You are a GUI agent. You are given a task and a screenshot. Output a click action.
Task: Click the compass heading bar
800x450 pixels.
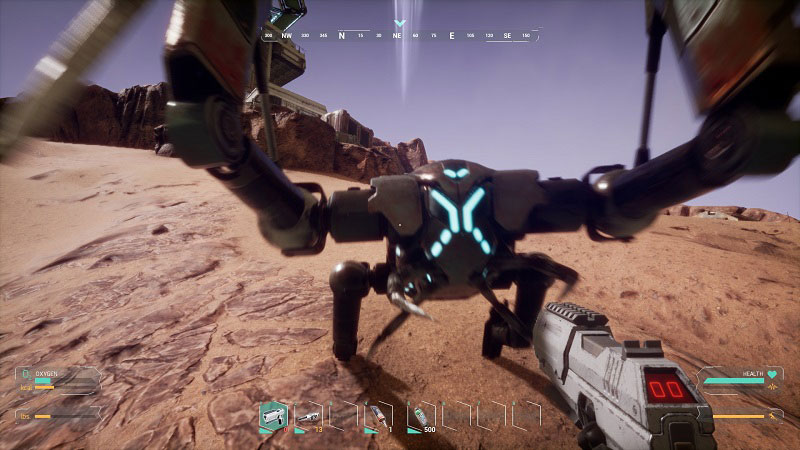pos(400,35)
